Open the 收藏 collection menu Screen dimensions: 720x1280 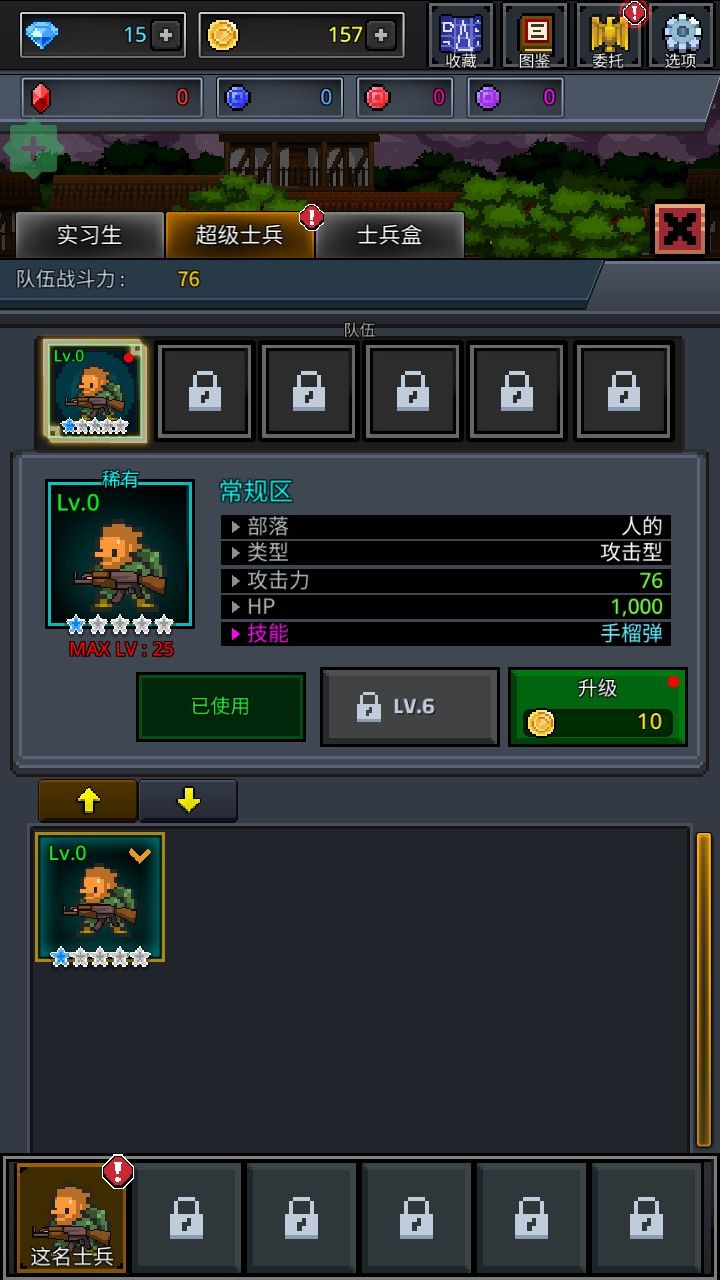461,36
